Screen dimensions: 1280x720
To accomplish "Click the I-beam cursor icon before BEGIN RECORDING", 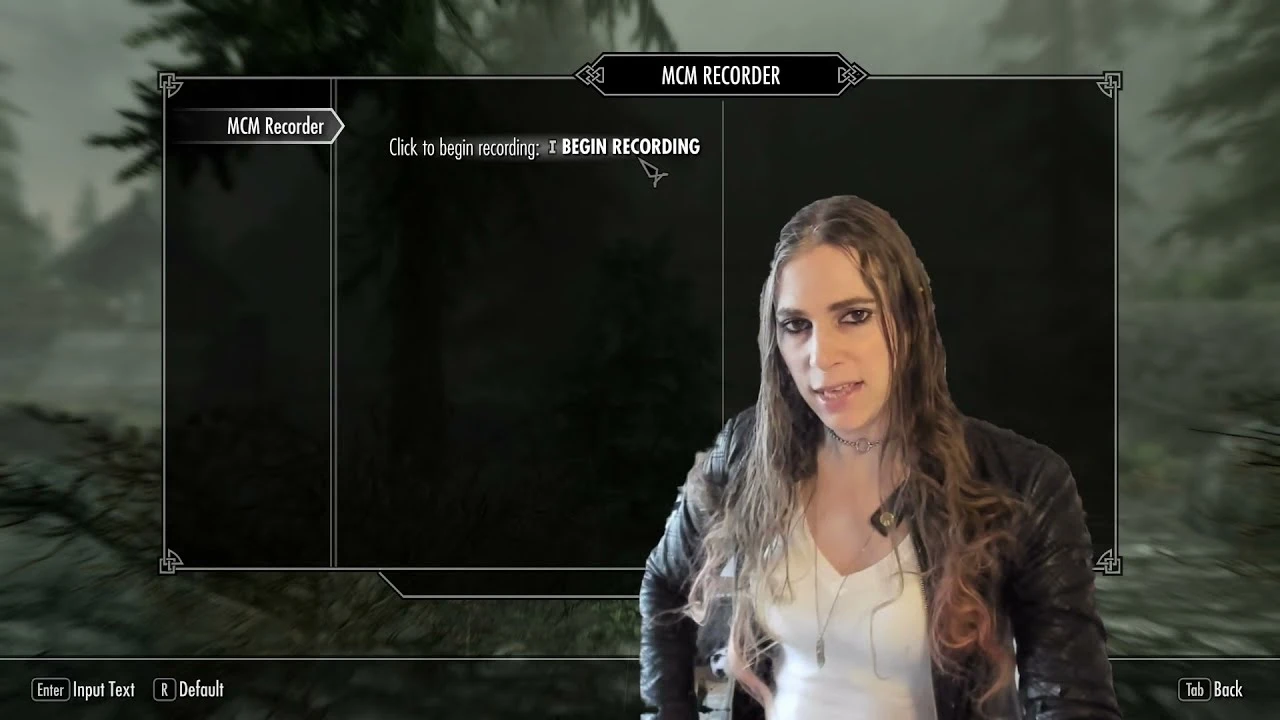I will coord(552,146).
